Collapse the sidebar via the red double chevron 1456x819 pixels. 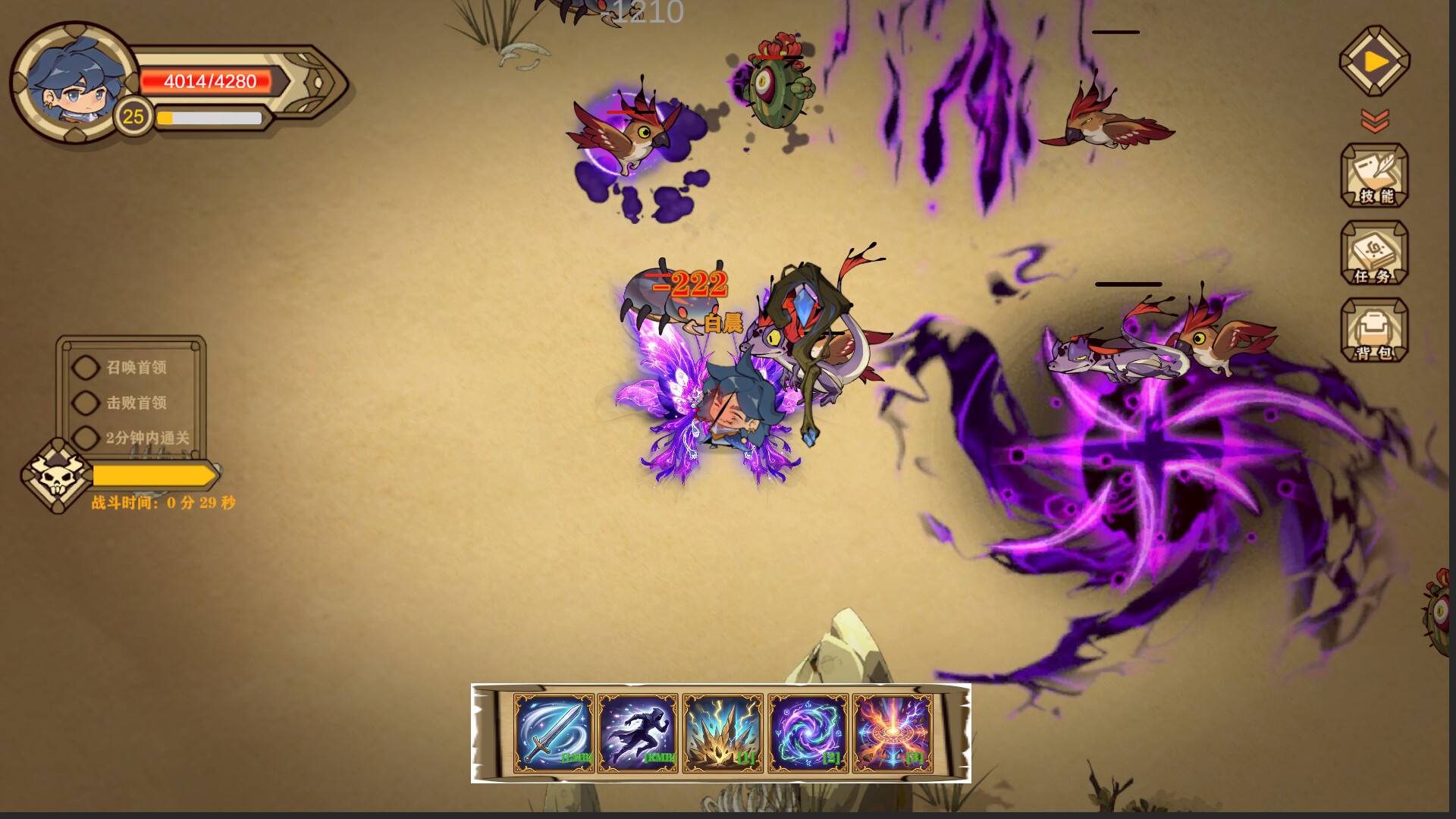point(1373,119)
